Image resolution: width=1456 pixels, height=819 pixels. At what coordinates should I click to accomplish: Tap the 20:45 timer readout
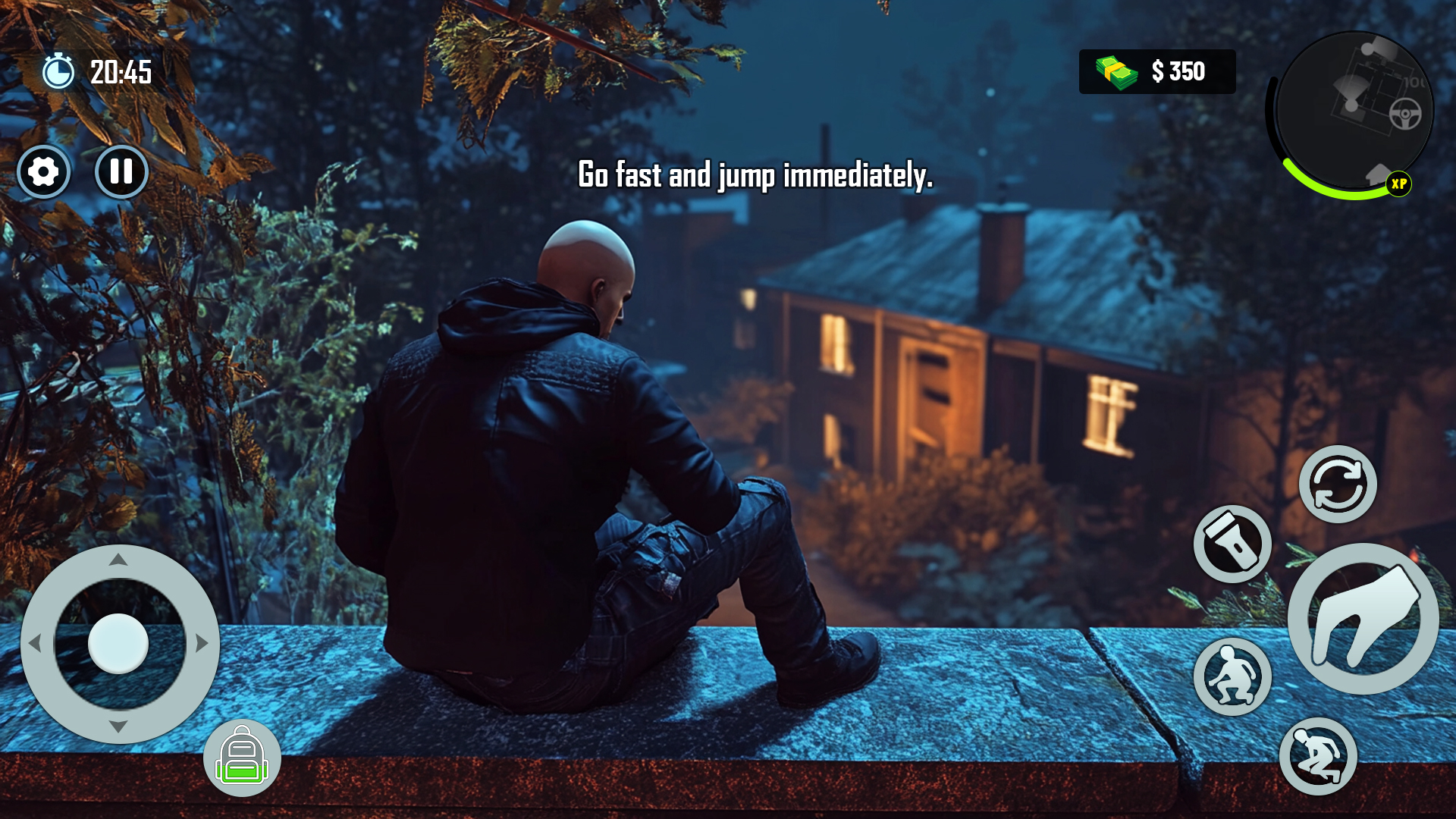tap(120, 73)
